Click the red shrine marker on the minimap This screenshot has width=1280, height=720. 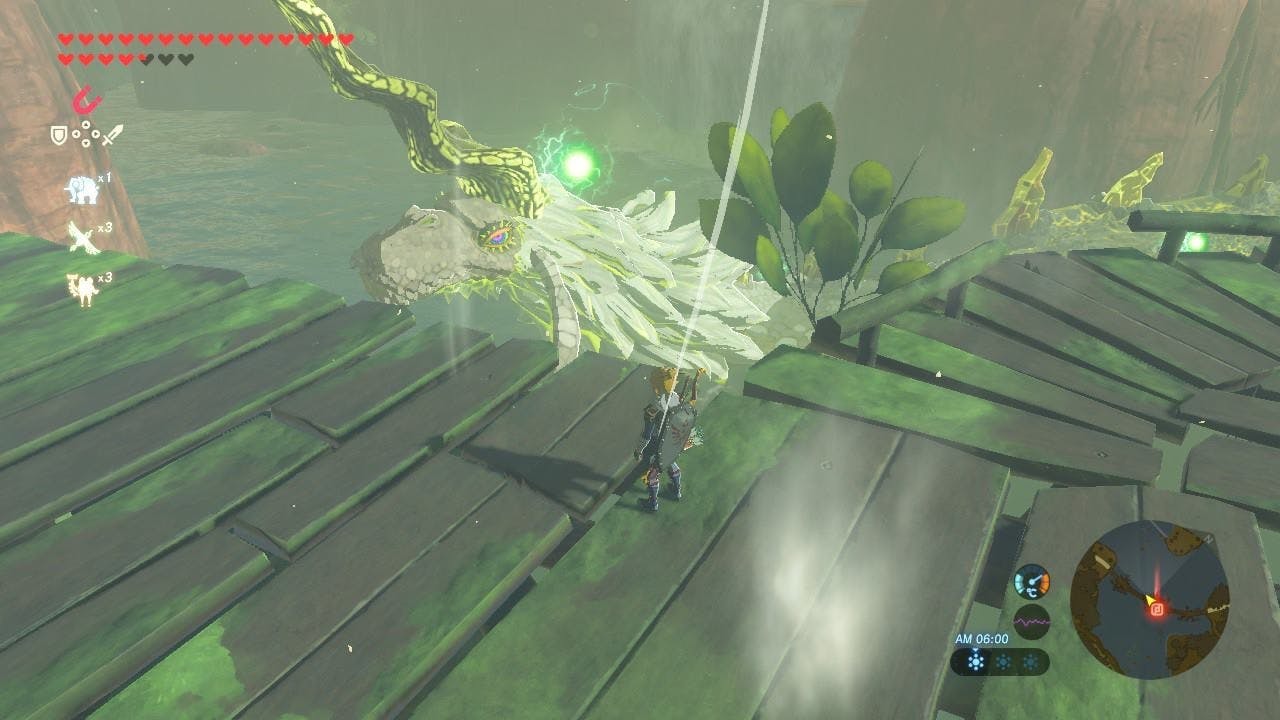1156,607
